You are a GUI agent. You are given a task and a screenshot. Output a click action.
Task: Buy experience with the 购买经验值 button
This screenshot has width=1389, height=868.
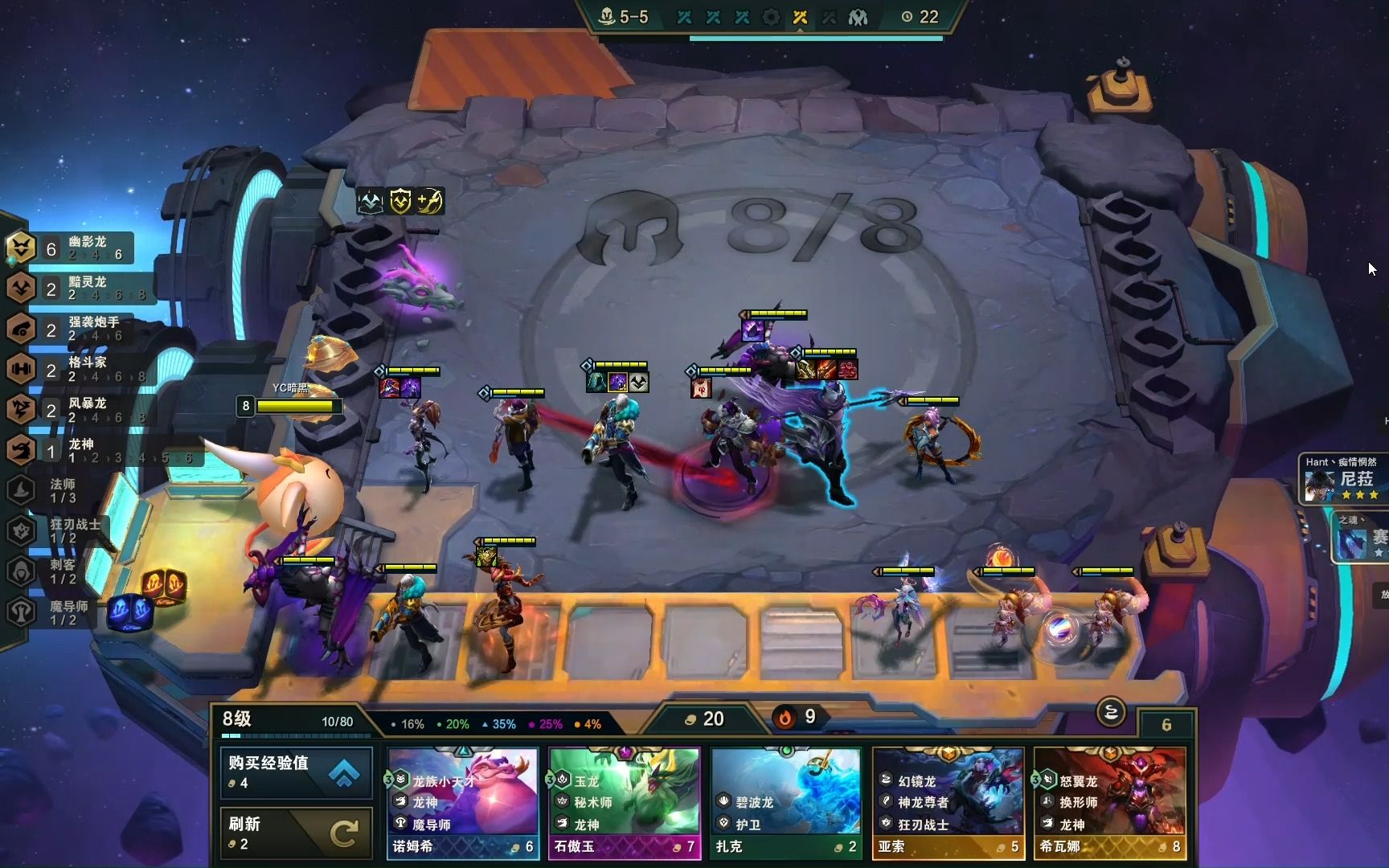point(296,772)
